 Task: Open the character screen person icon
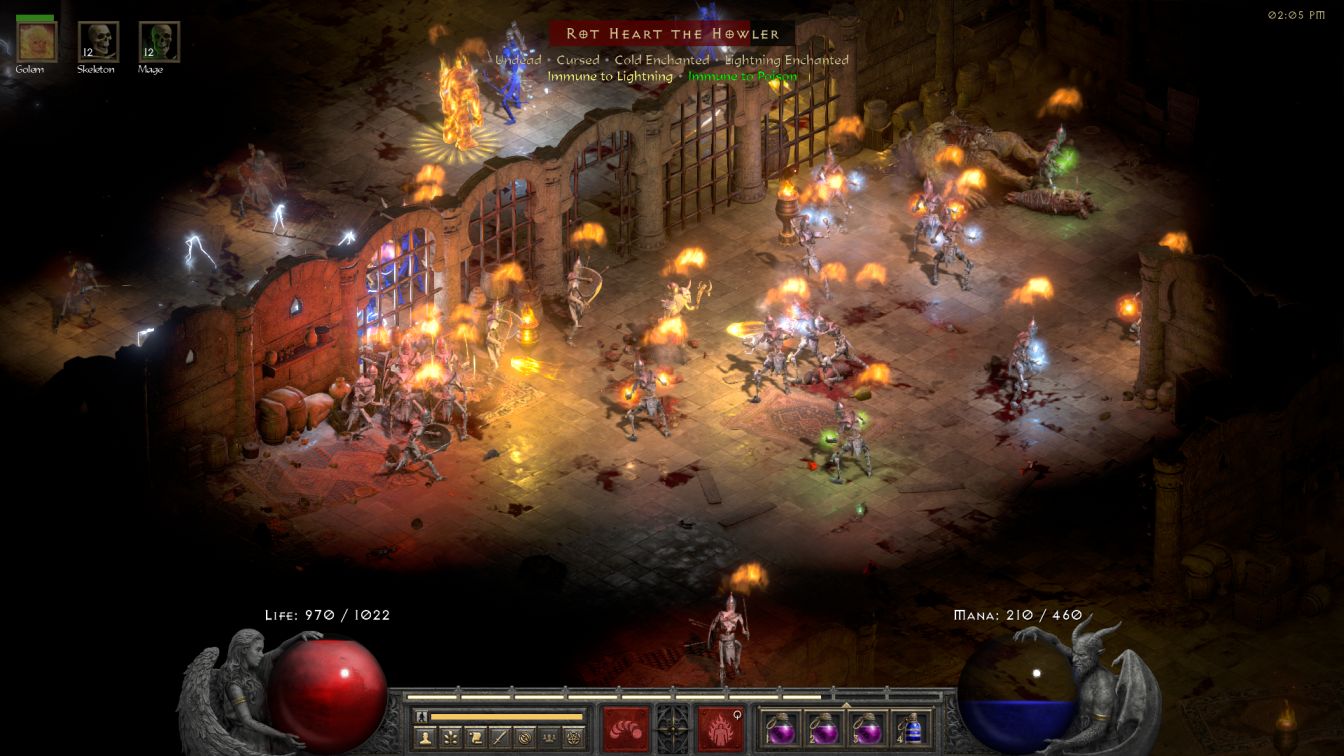pos(426,738)
